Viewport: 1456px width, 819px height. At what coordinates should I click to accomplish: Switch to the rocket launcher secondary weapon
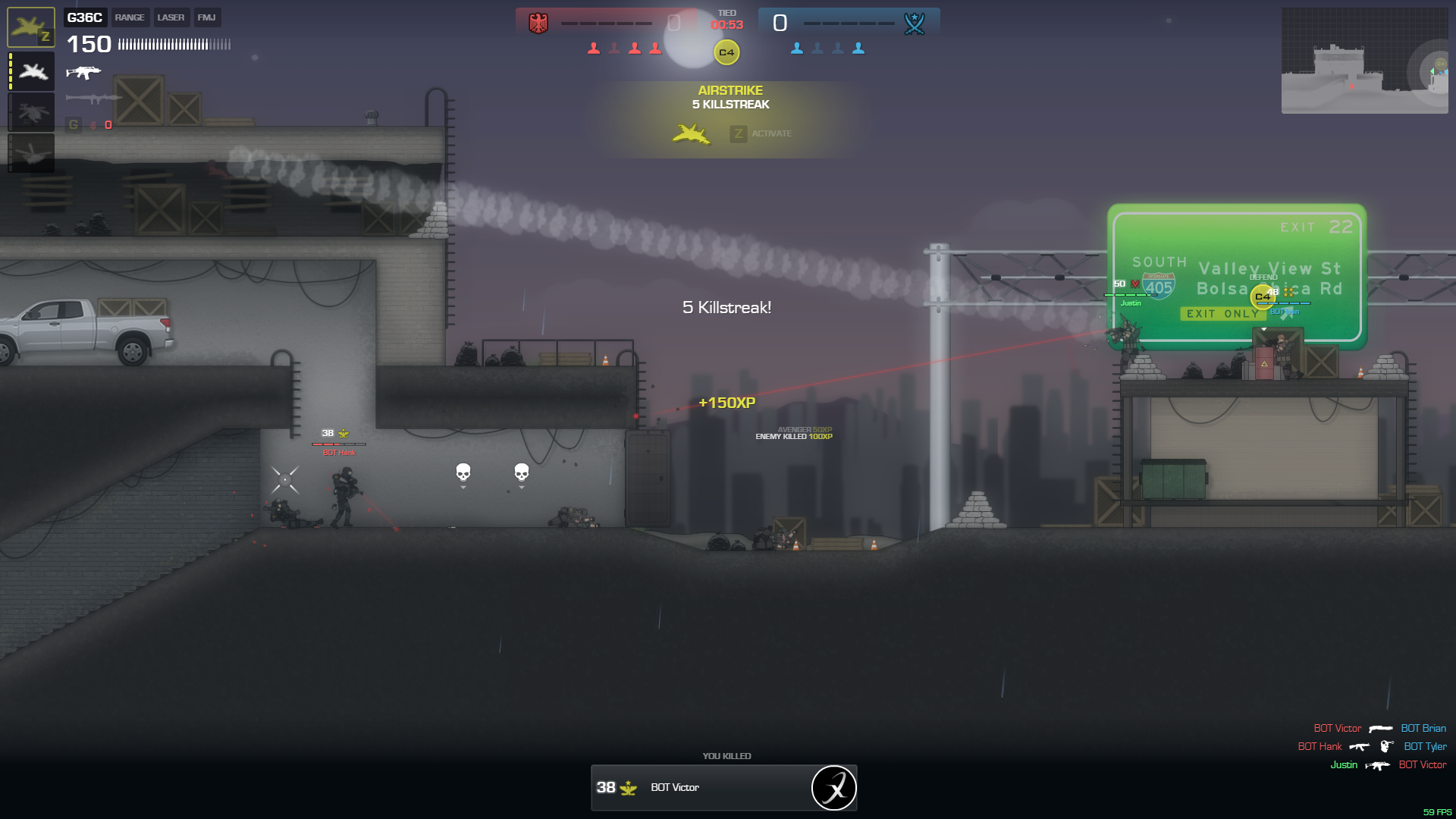tap(93, 99)
